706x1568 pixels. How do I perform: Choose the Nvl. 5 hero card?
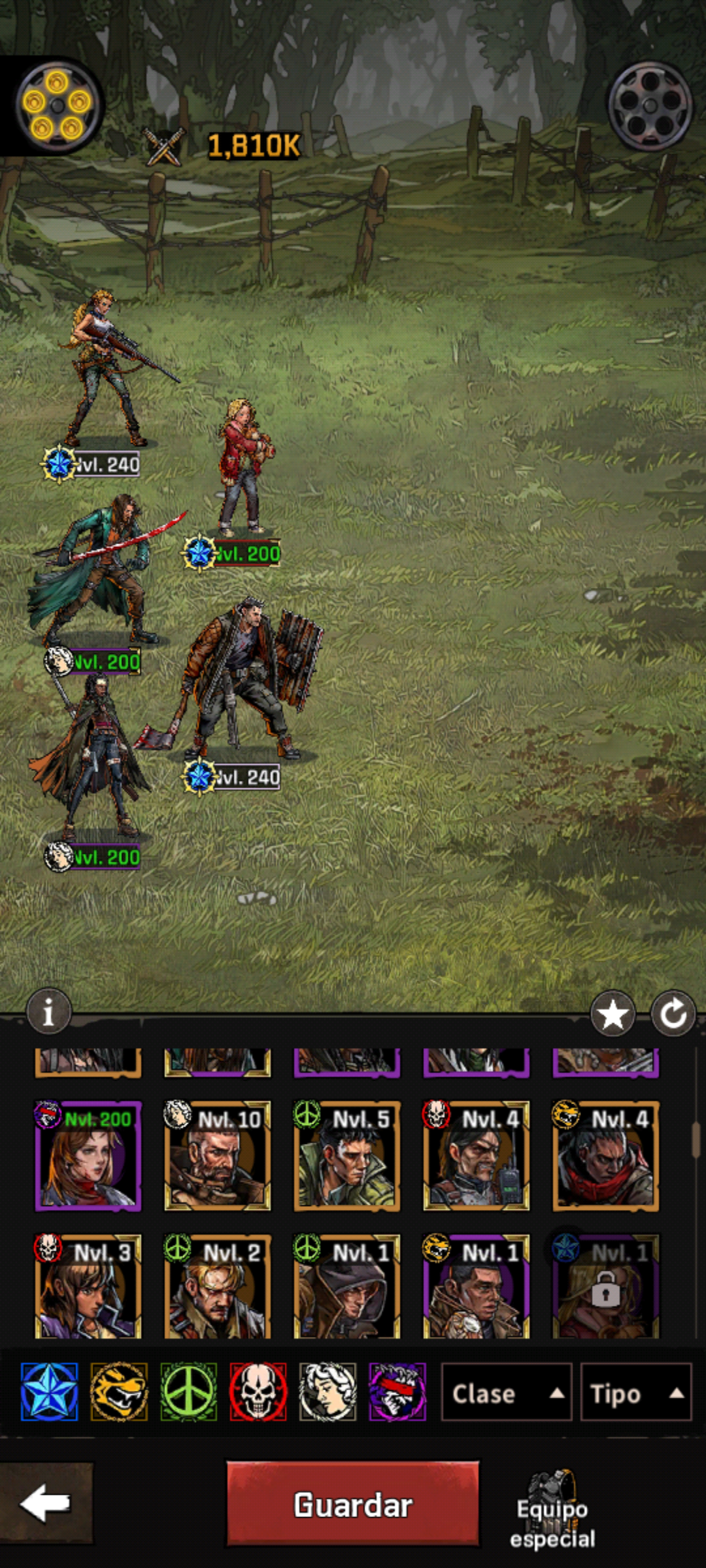point(346,1156)
